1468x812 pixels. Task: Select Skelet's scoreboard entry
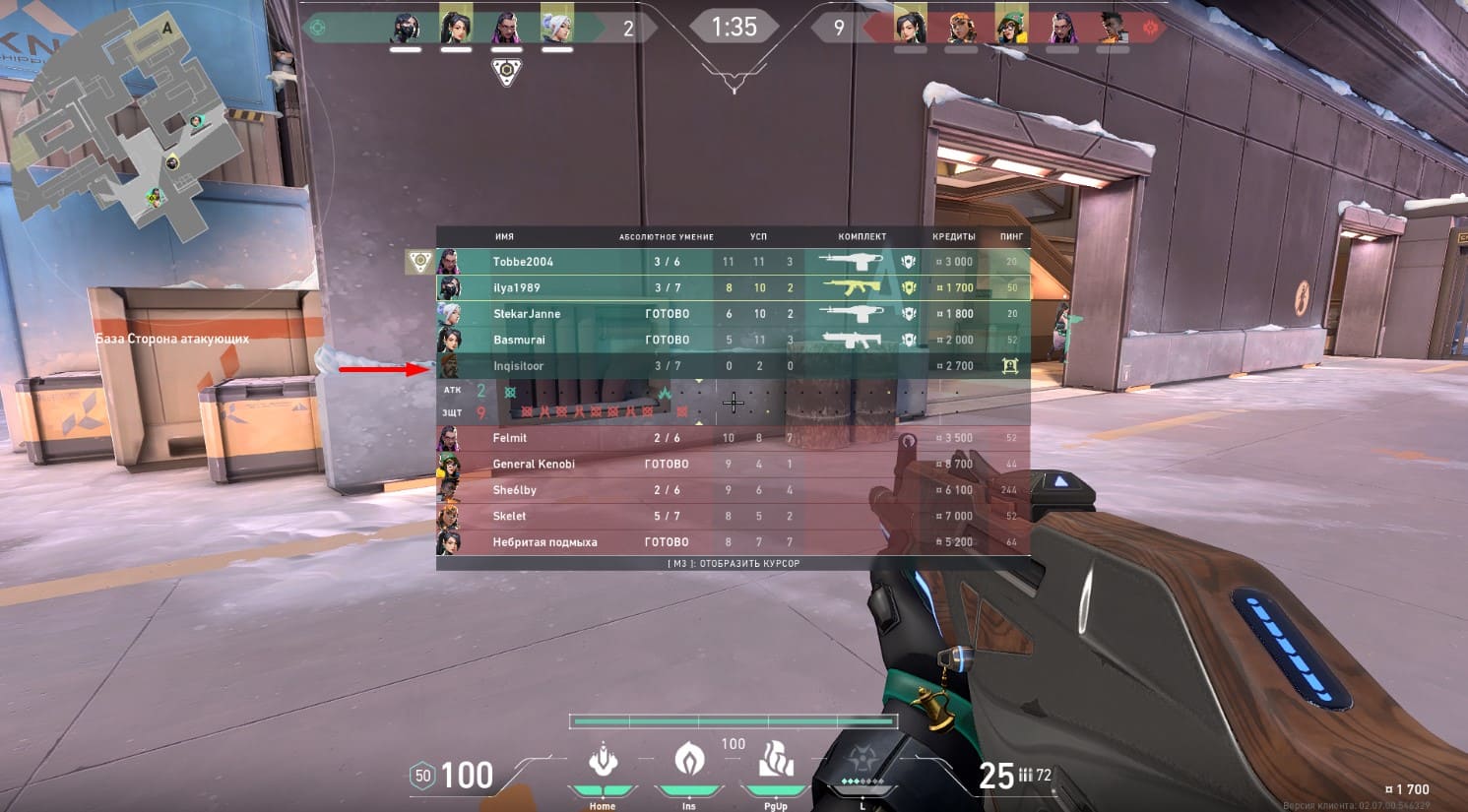pyautogui.click(x=733, y=516)
